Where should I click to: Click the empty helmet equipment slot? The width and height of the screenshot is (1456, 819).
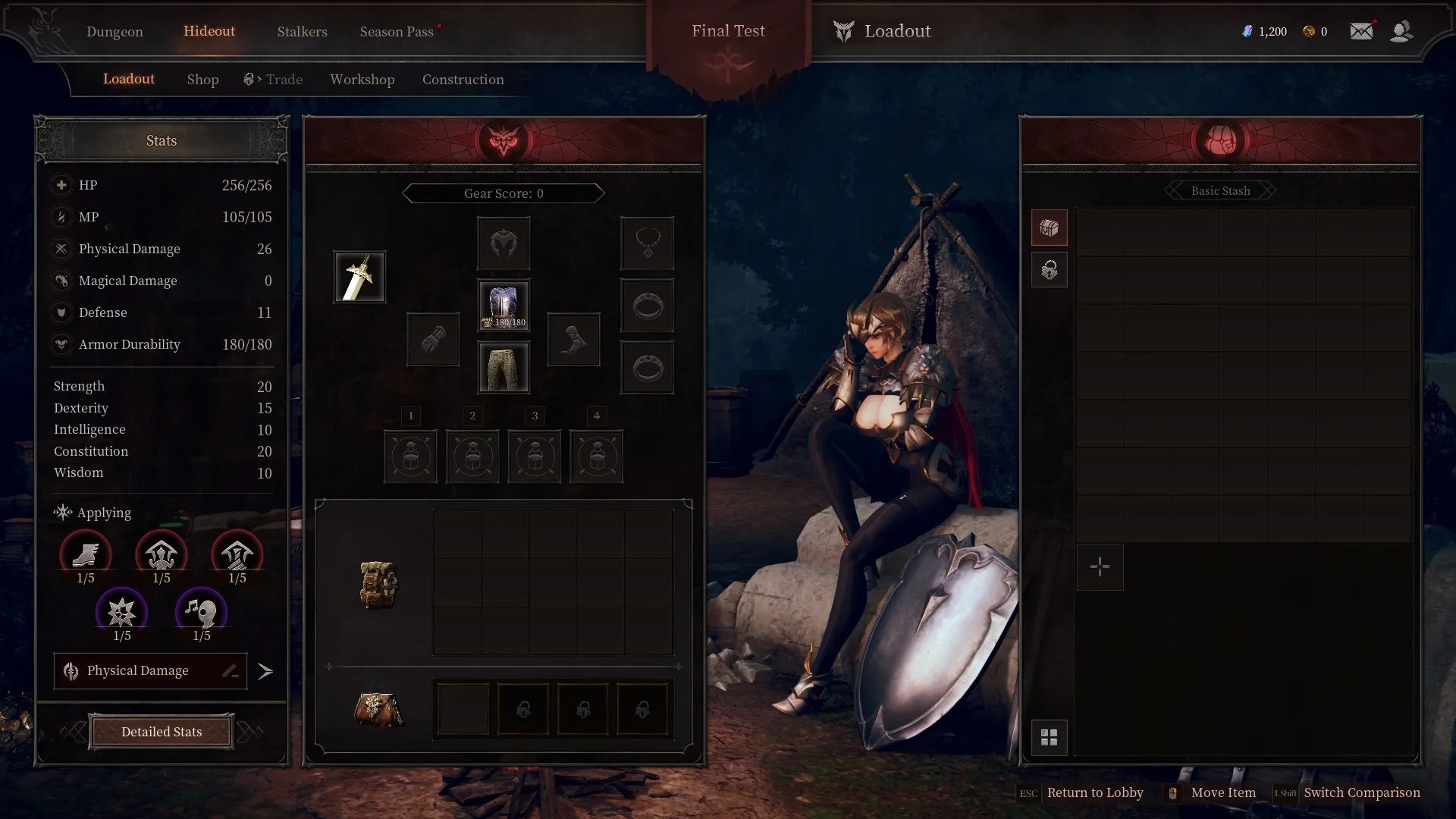pyautogui.click(x=504, y=243)
